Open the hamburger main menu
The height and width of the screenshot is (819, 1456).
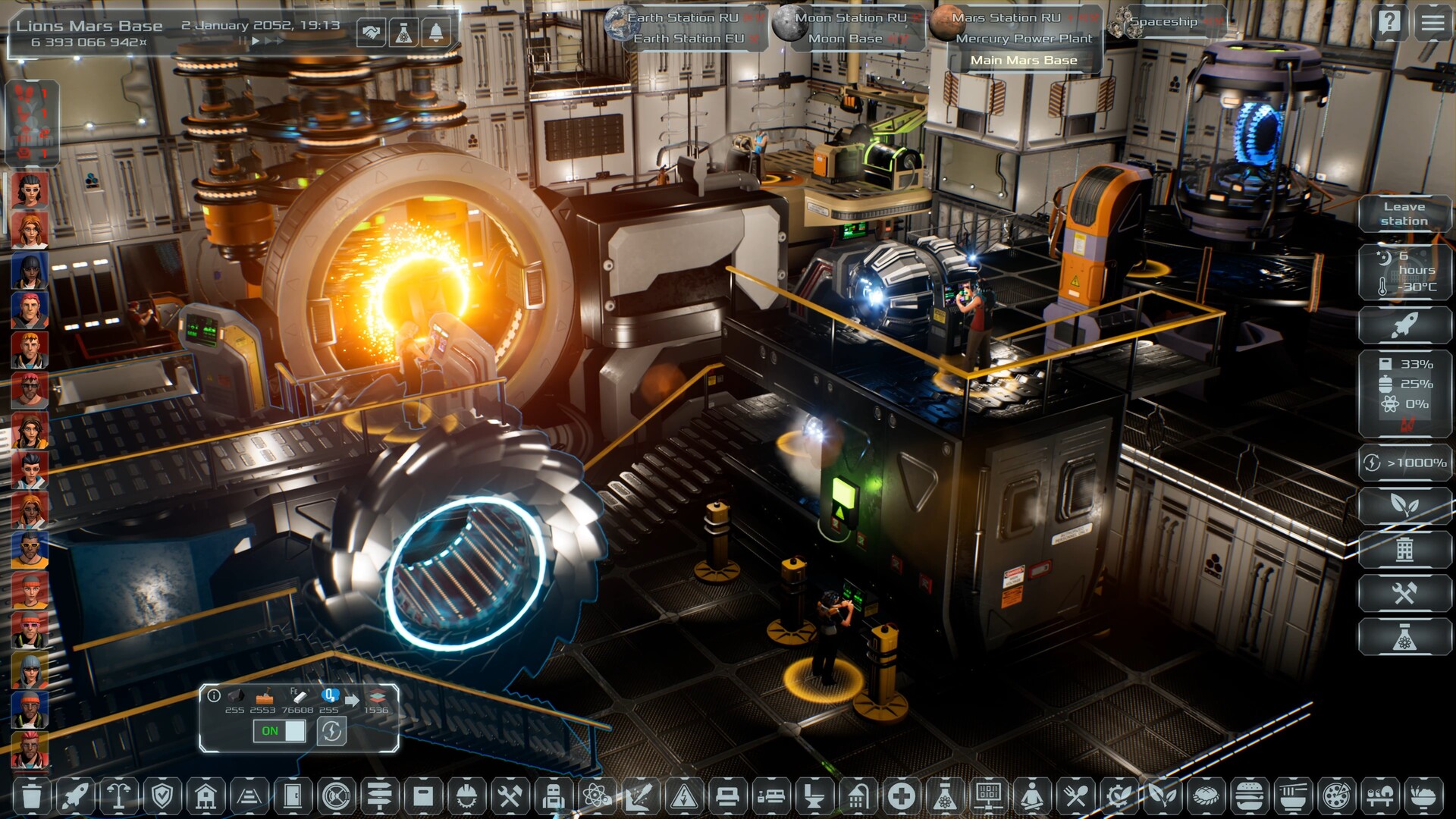(x=1432, y=23)
